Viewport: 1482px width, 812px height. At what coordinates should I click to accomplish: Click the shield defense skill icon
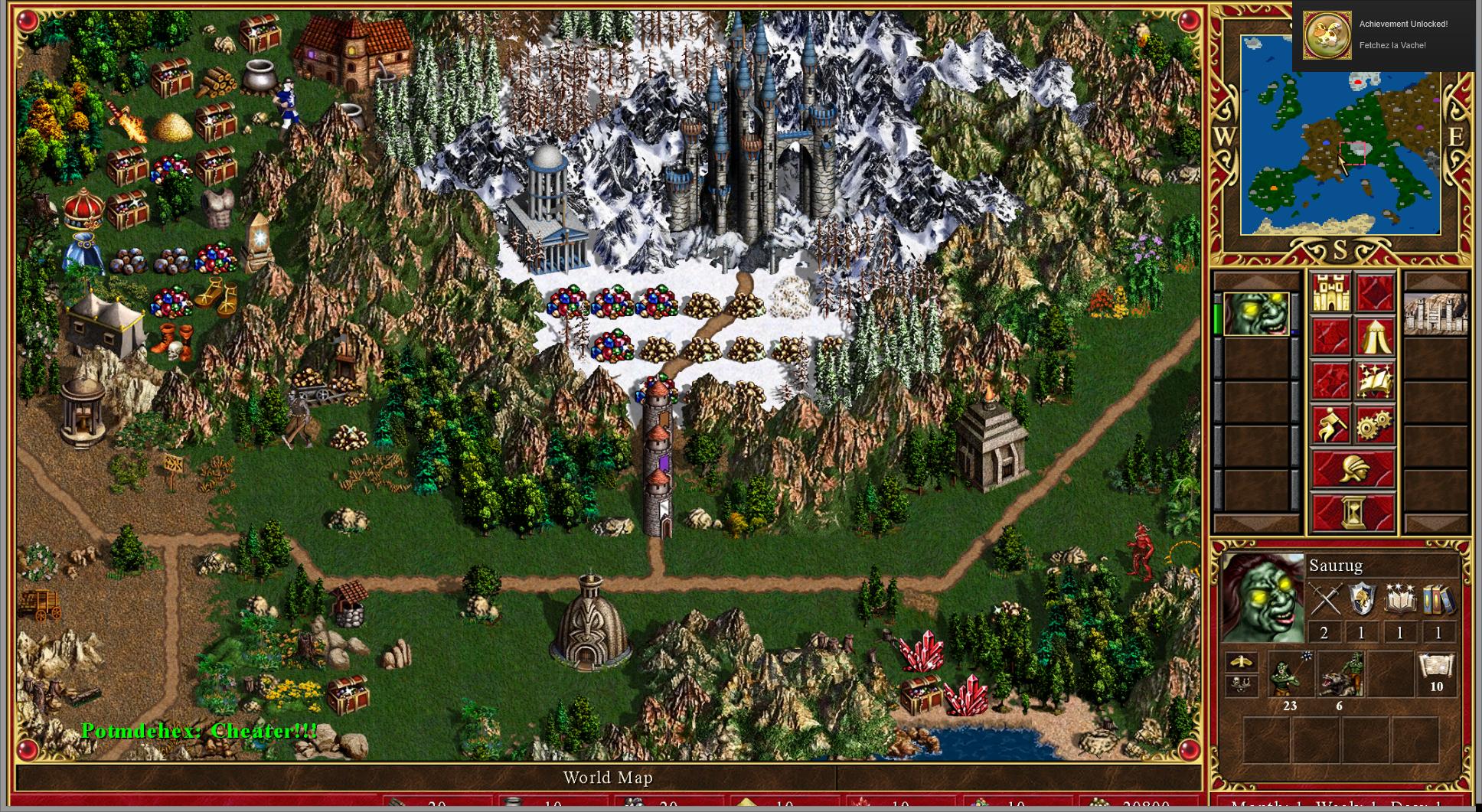click(x=1362, y=599)
